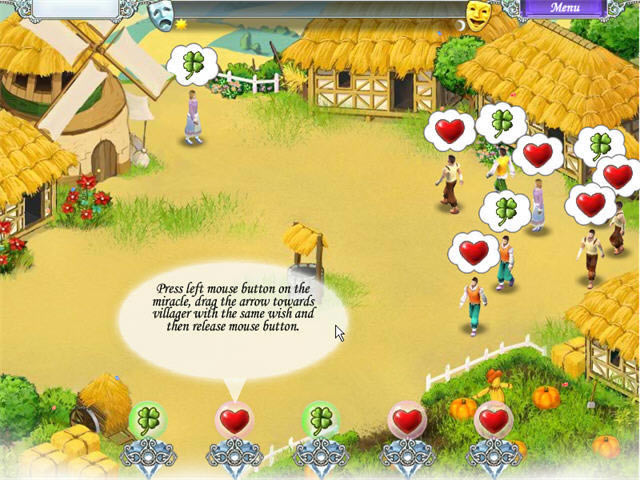Select the heart miracle under the tutorial bubble's tail

[234, 422]
